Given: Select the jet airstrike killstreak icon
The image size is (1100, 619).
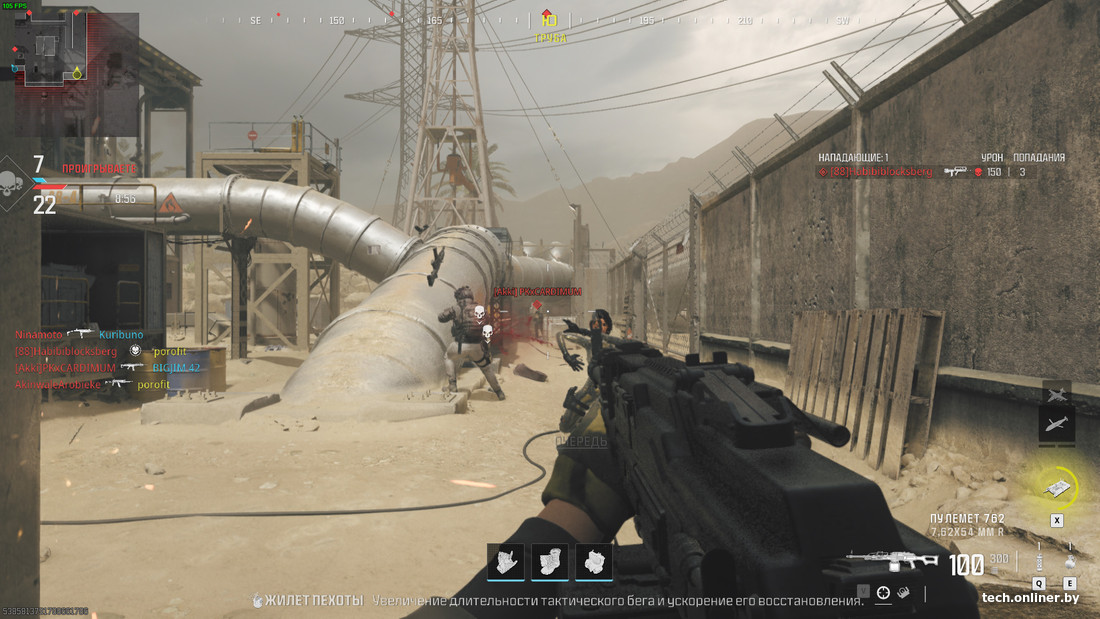Looking at the screenshot, I should [1057, 392].
